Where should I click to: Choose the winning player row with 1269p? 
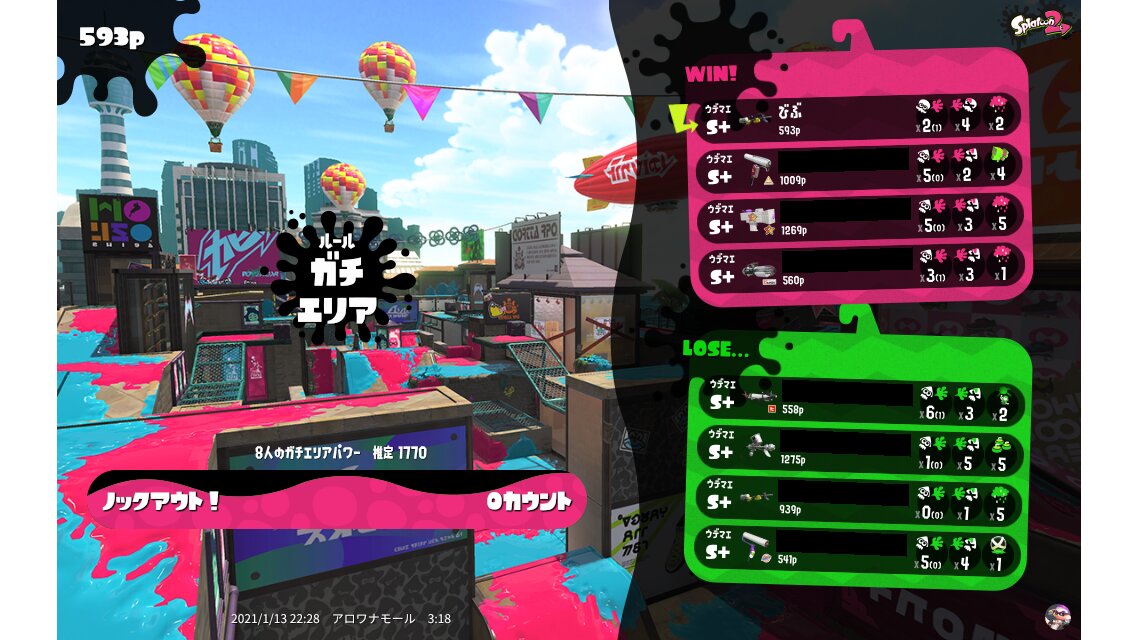click(x=858, y=217)
